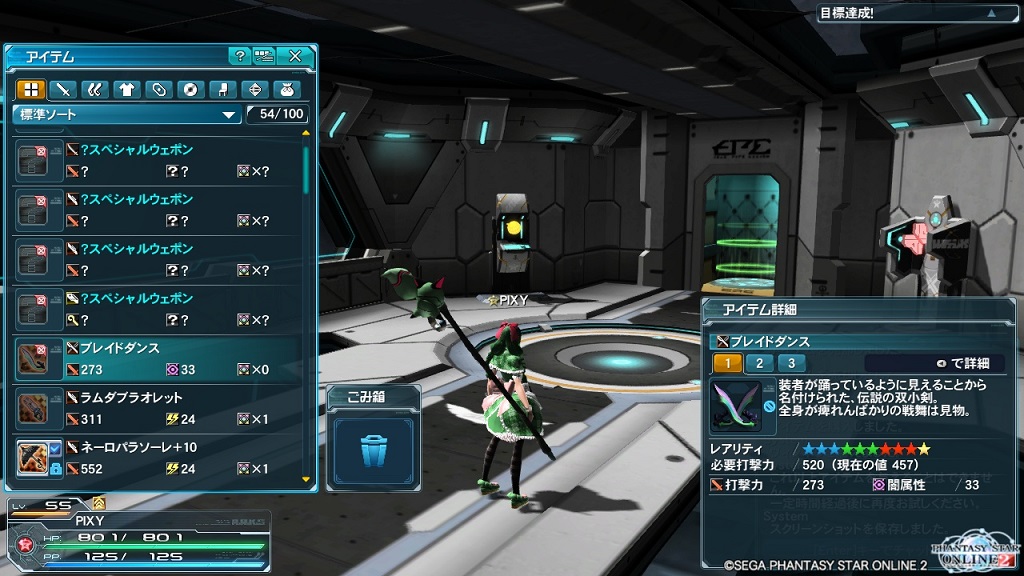Screen dimensions: 1024x576
Task: Toggle the item list display layout button
Action: pyautogui.click(x=264, y=56)
